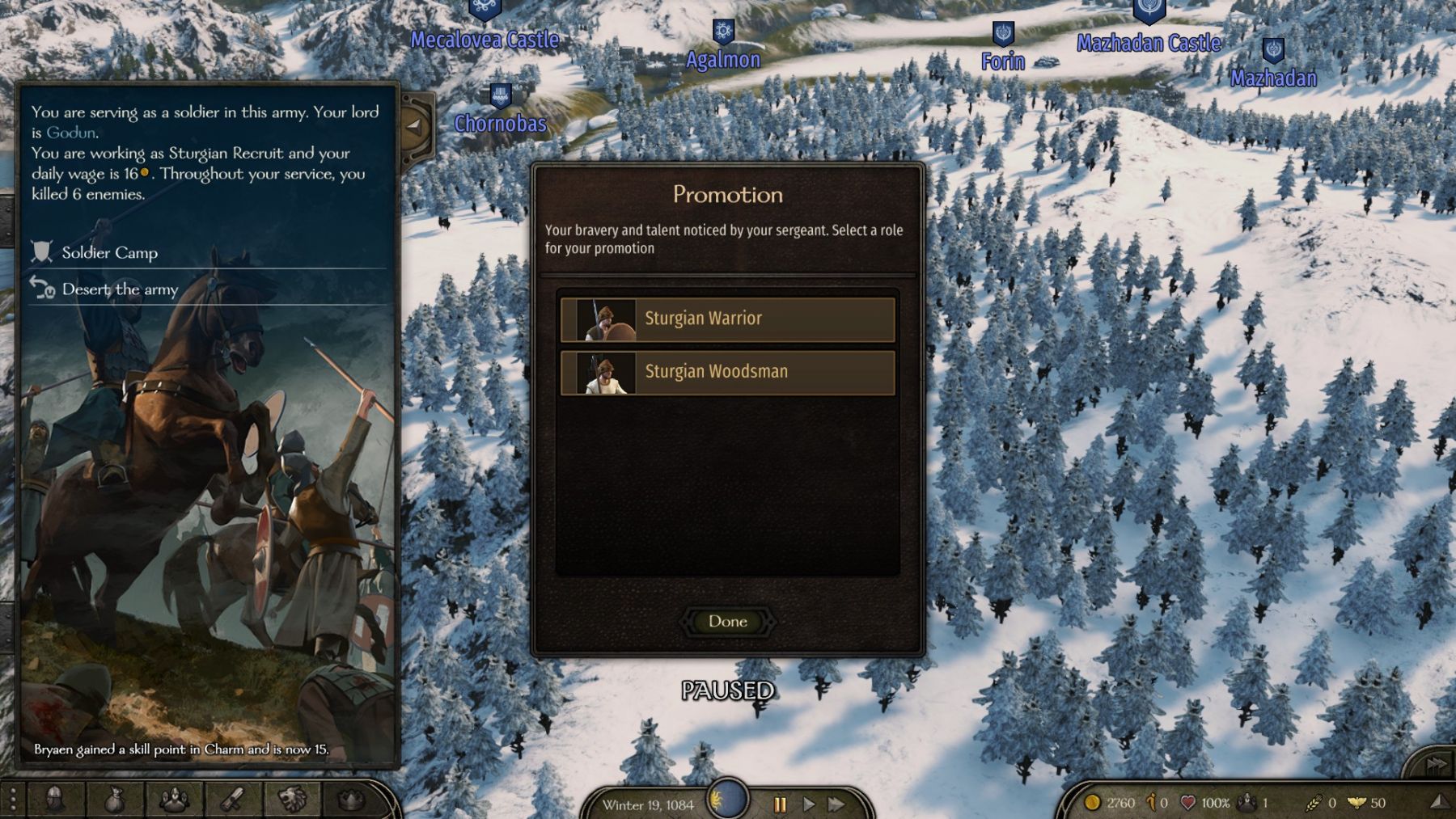Expand the resource bar triangle arrow
Image resolution: width=1456 pixels, height=819 pixels.
click(x=1440, y=802)
